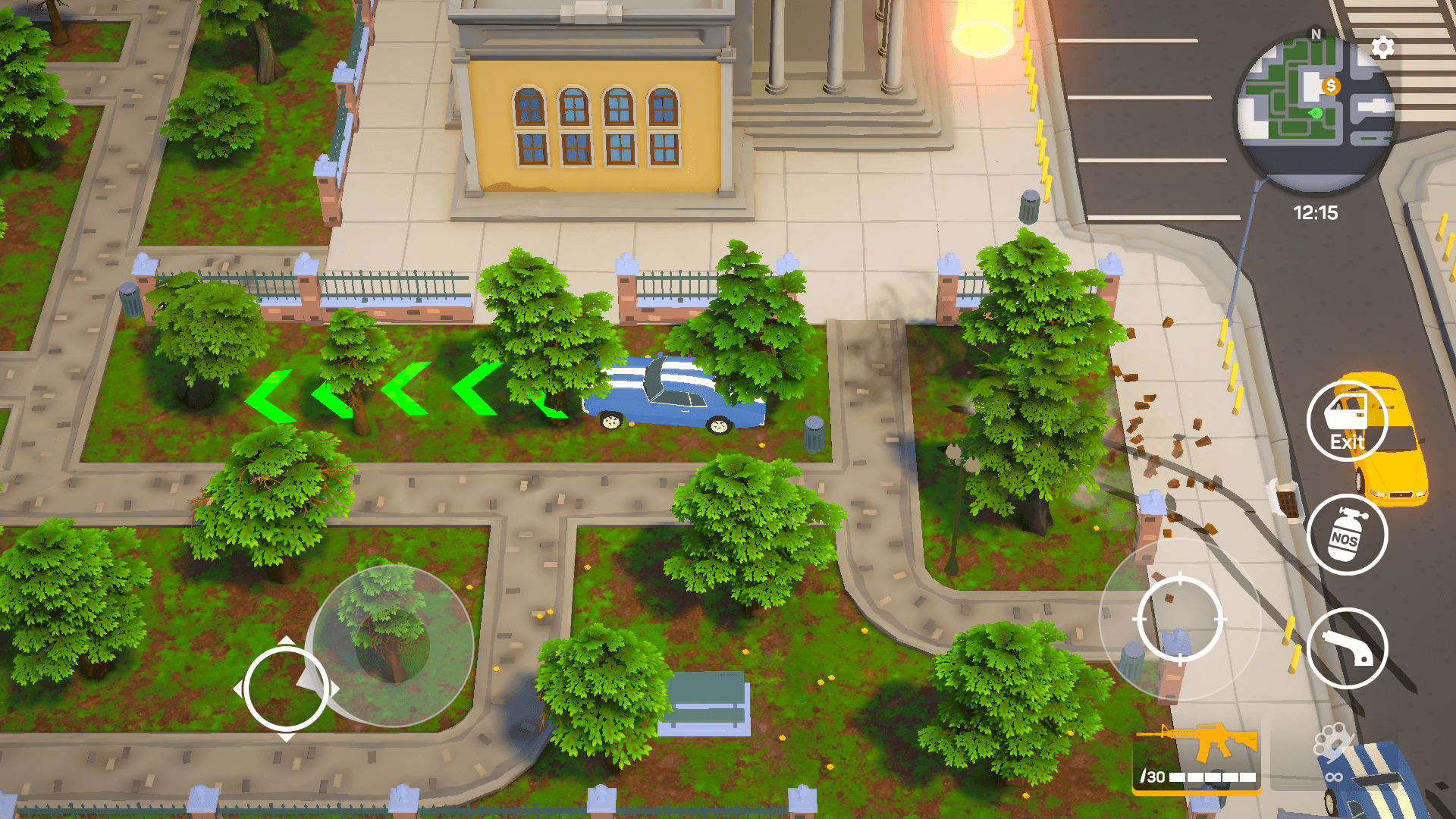
Task: Exit the vehicle with the Exit button
Action: click(x=1347, y=422)
